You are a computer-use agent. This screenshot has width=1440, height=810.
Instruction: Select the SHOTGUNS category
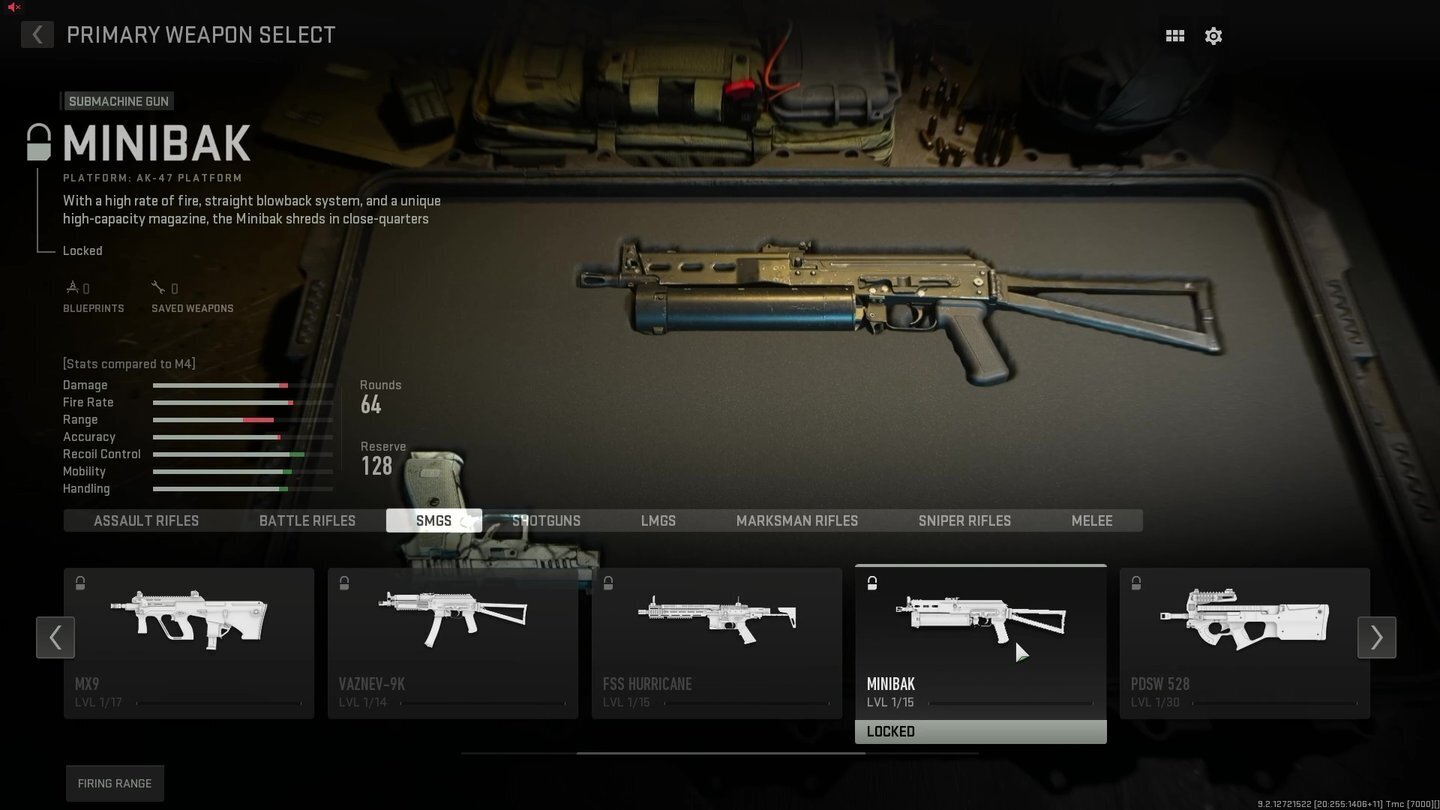[x=546, y=520]
